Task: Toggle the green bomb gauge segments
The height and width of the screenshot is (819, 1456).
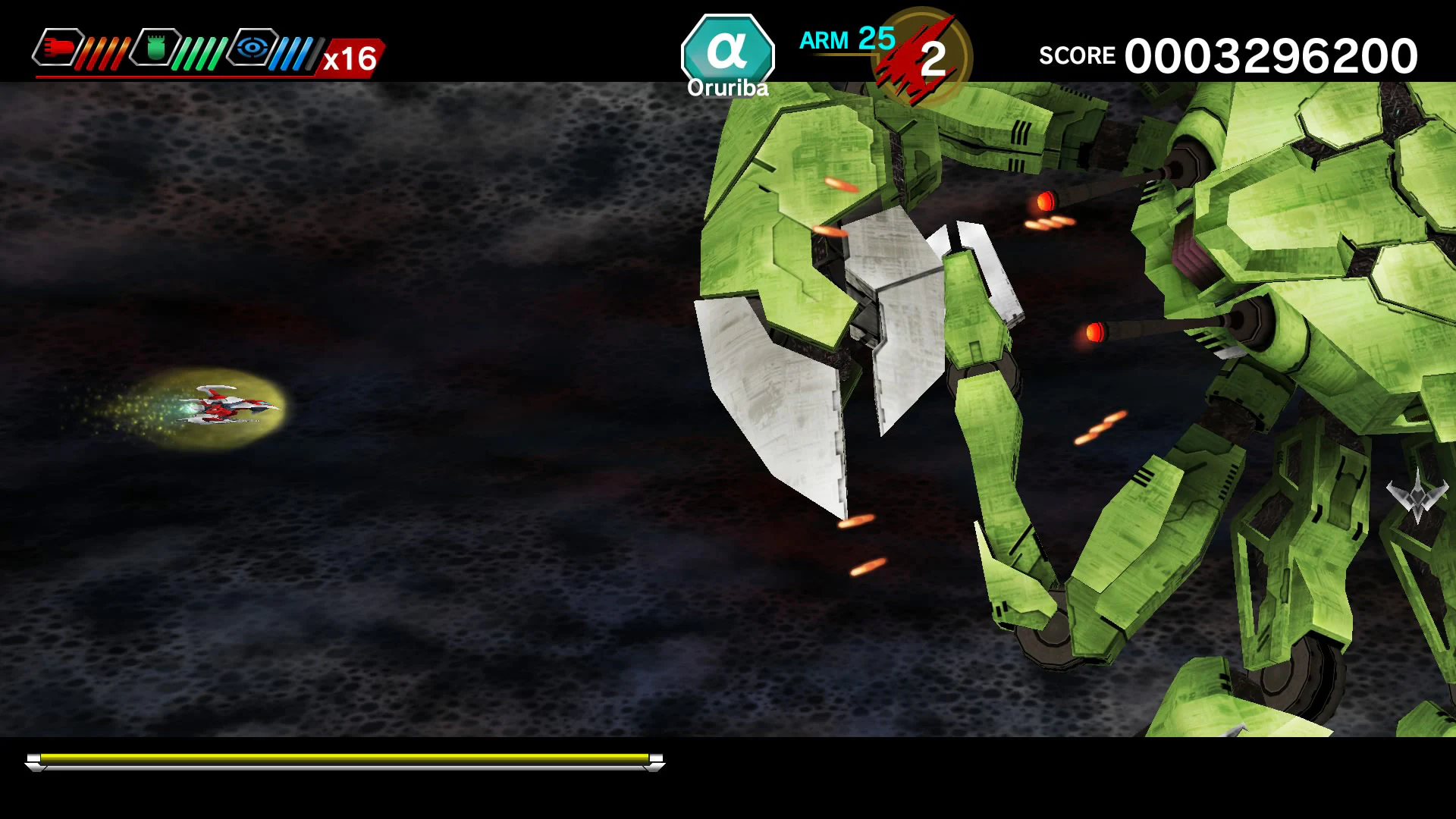Action: (x=203, y=49)
